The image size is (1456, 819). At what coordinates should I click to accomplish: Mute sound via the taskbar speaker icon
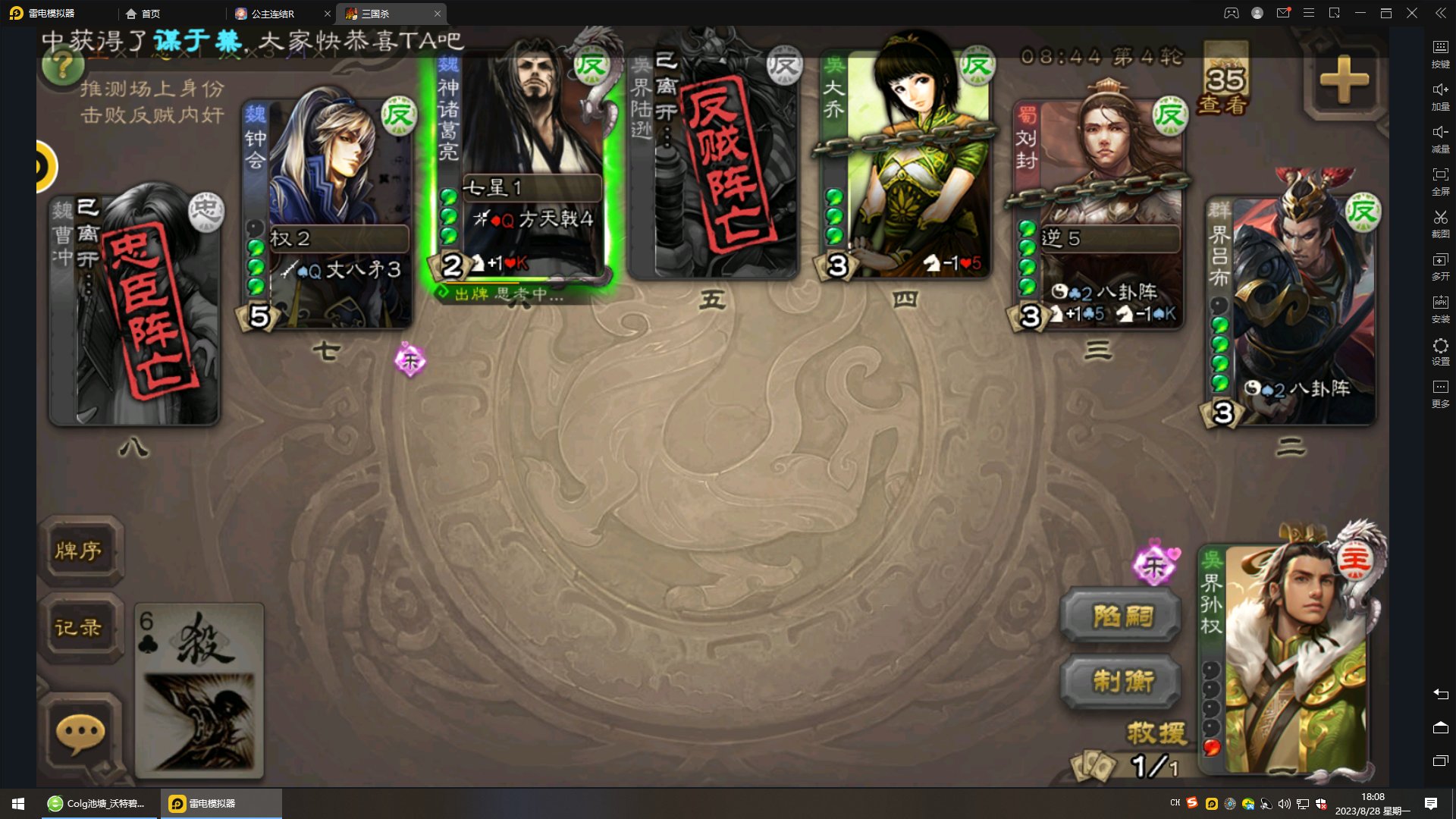click(1283, 803)
